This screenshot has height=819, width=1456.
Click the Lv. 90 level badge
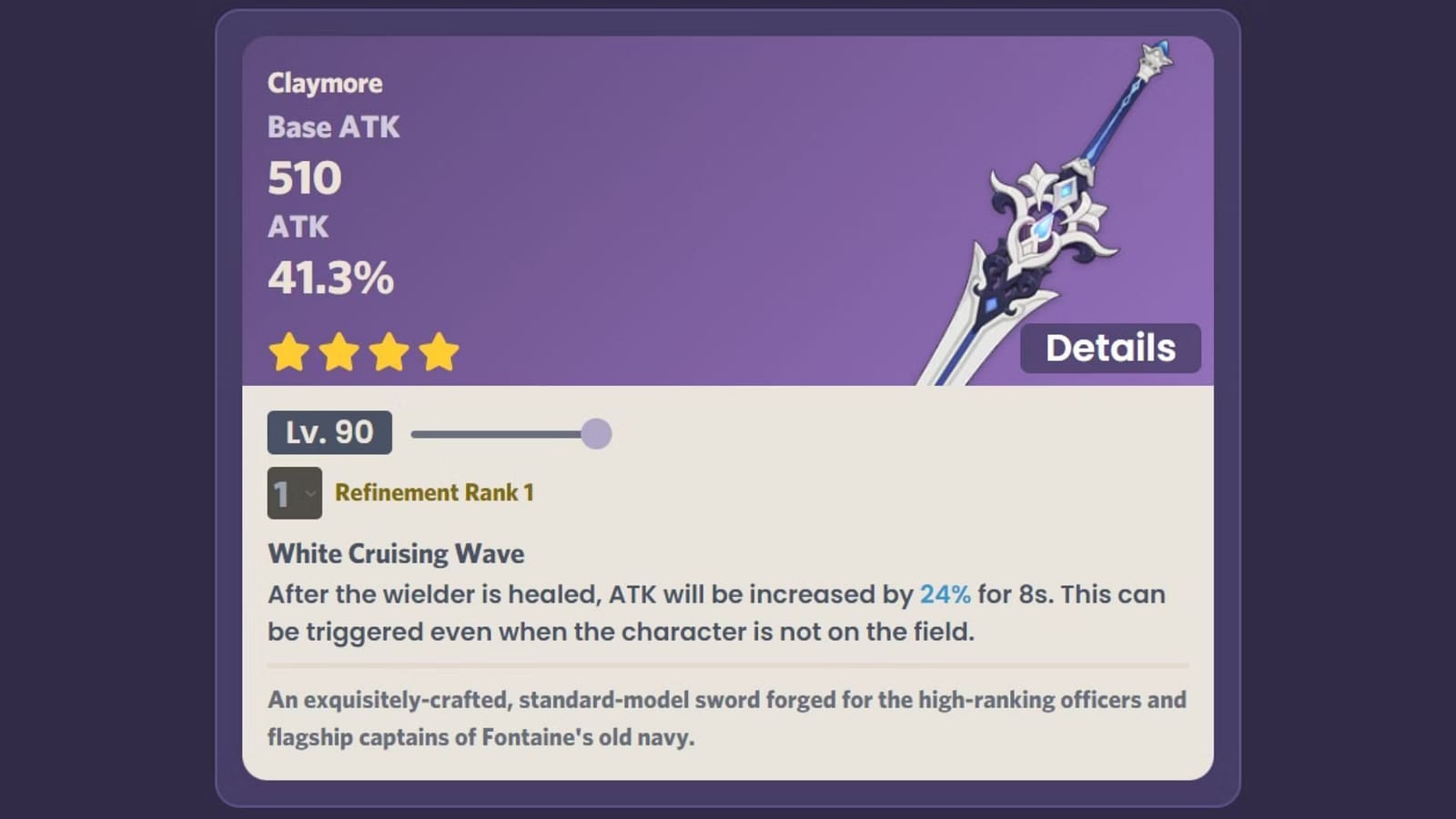point(328,432)
